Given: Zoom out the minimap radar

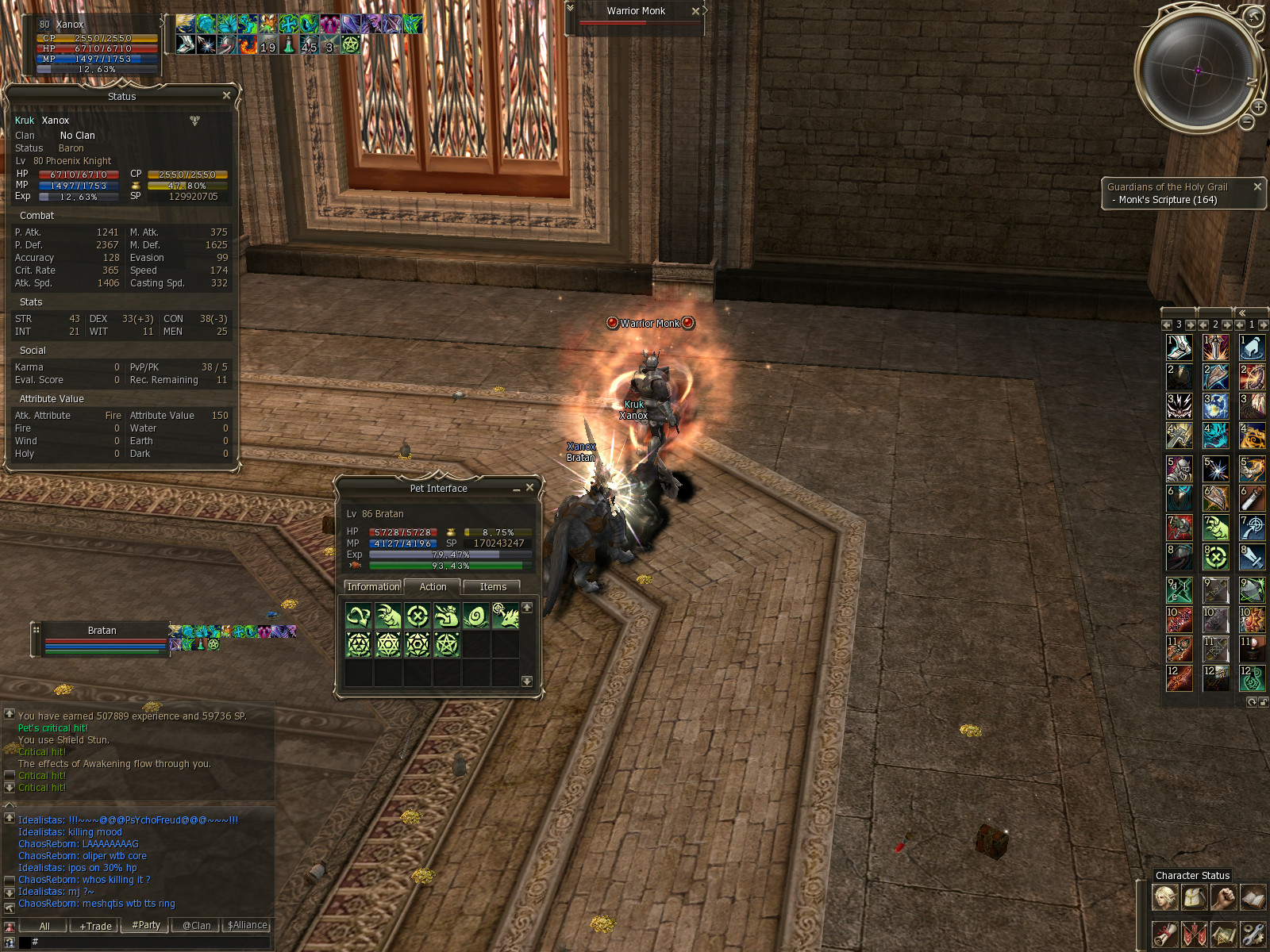Looking at the screenshot, I should 1247,121.
